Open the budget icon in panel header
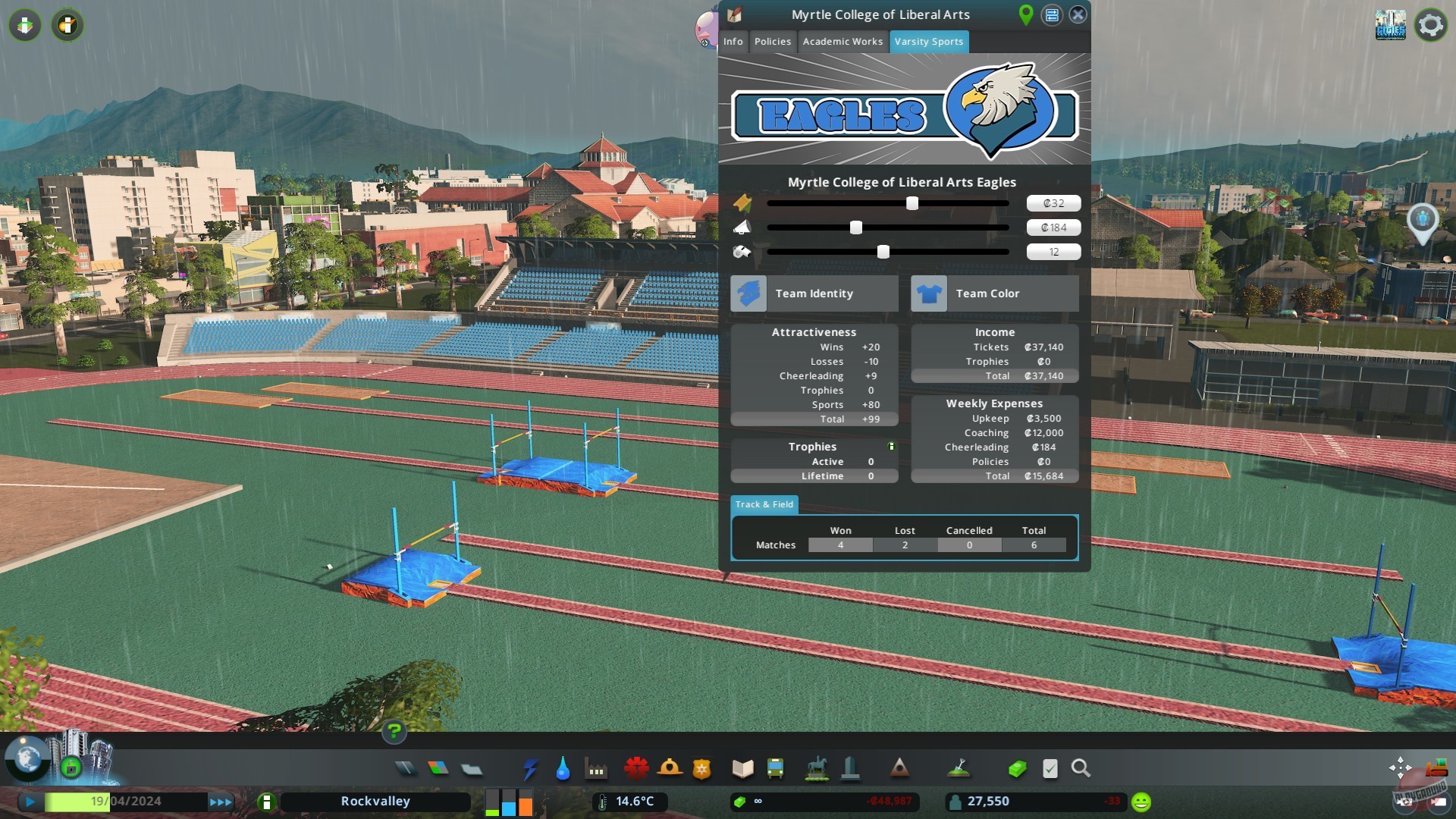Image resolution: width=1456 pixels, height=819 pixels. point(1053,14)
